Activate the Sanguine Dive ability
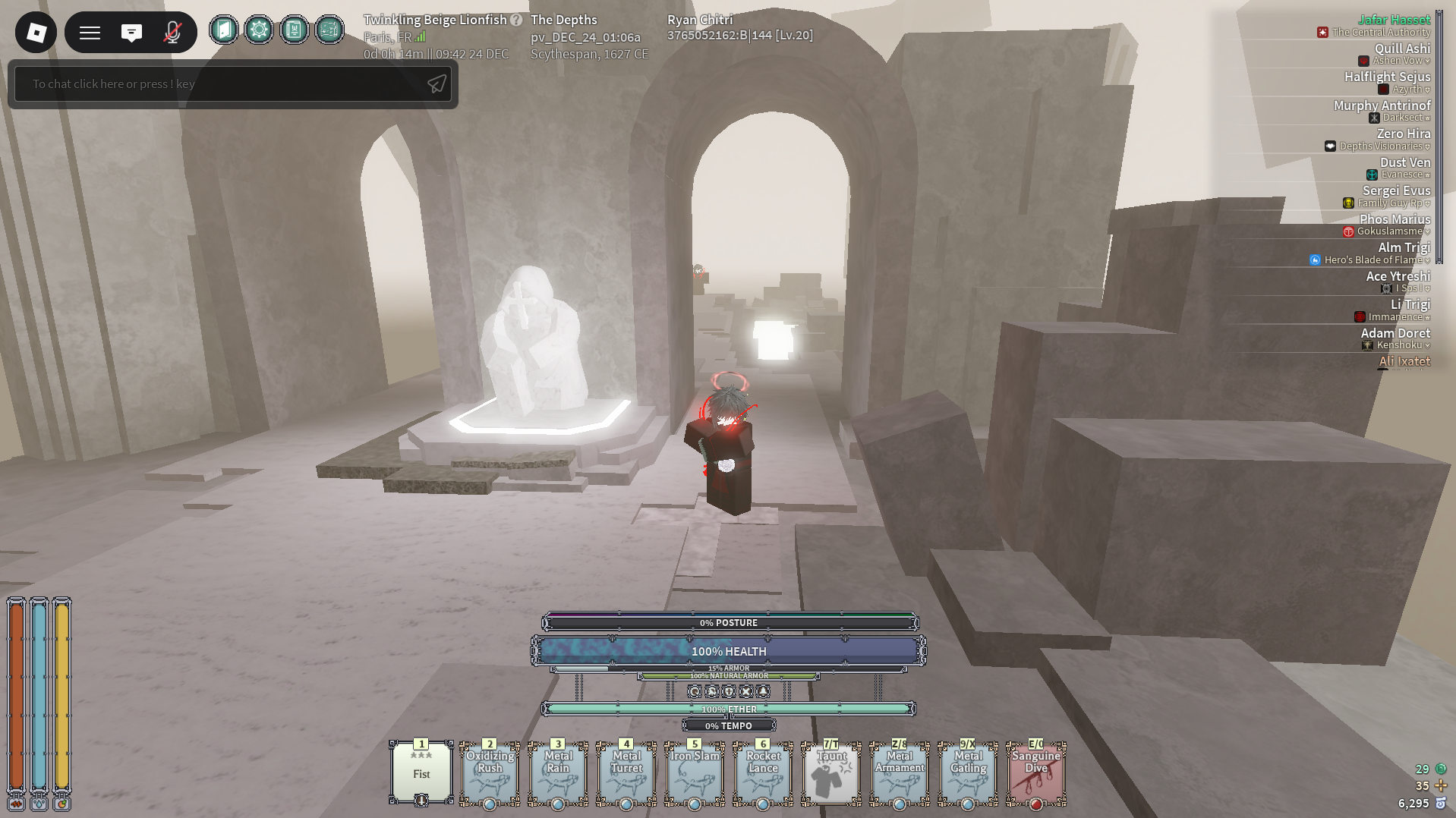This screenshot has height=818, width=1456. click(1036, 772)
